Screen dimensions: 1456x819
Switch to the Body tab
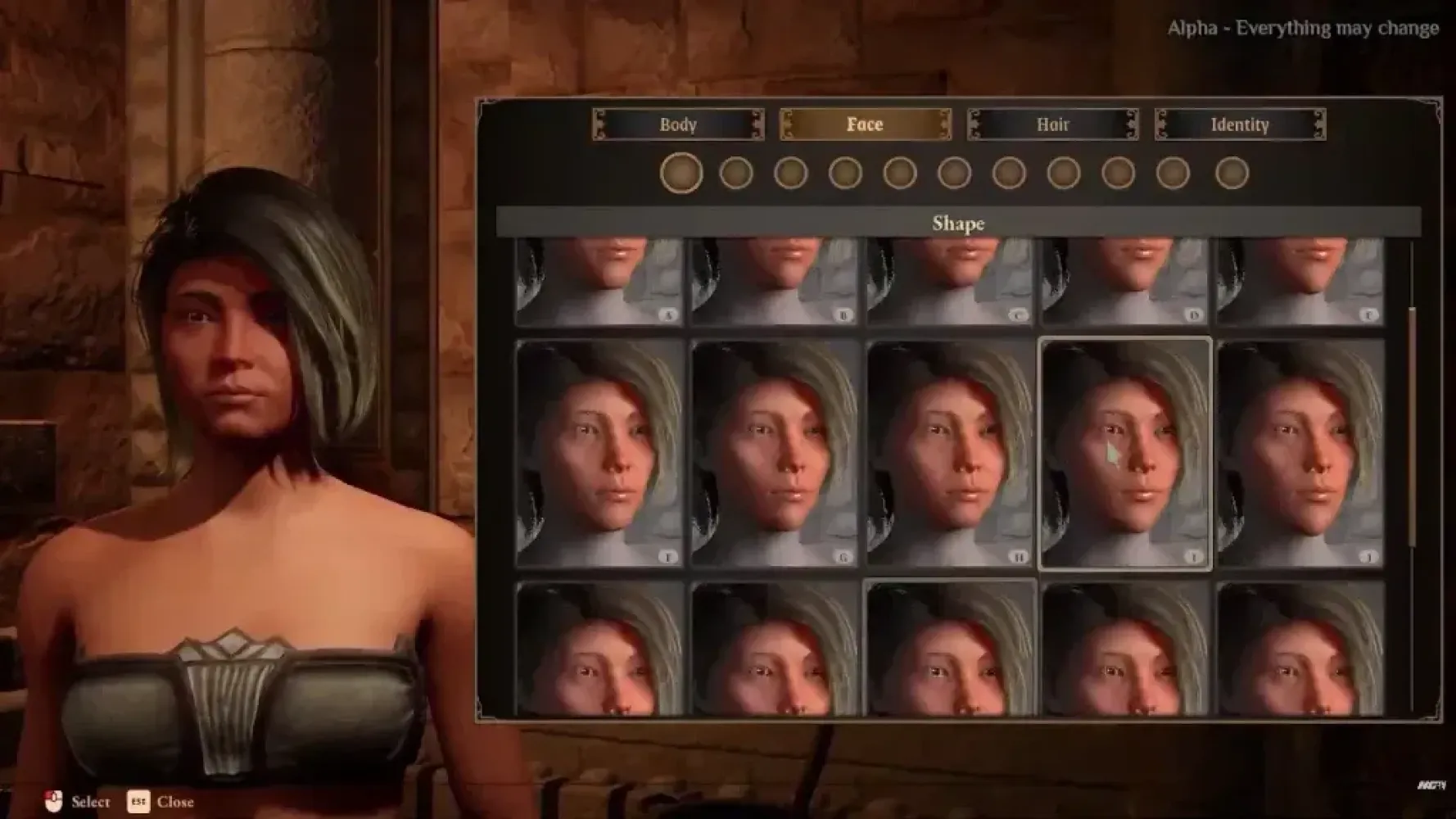click(x=678, y=124)
